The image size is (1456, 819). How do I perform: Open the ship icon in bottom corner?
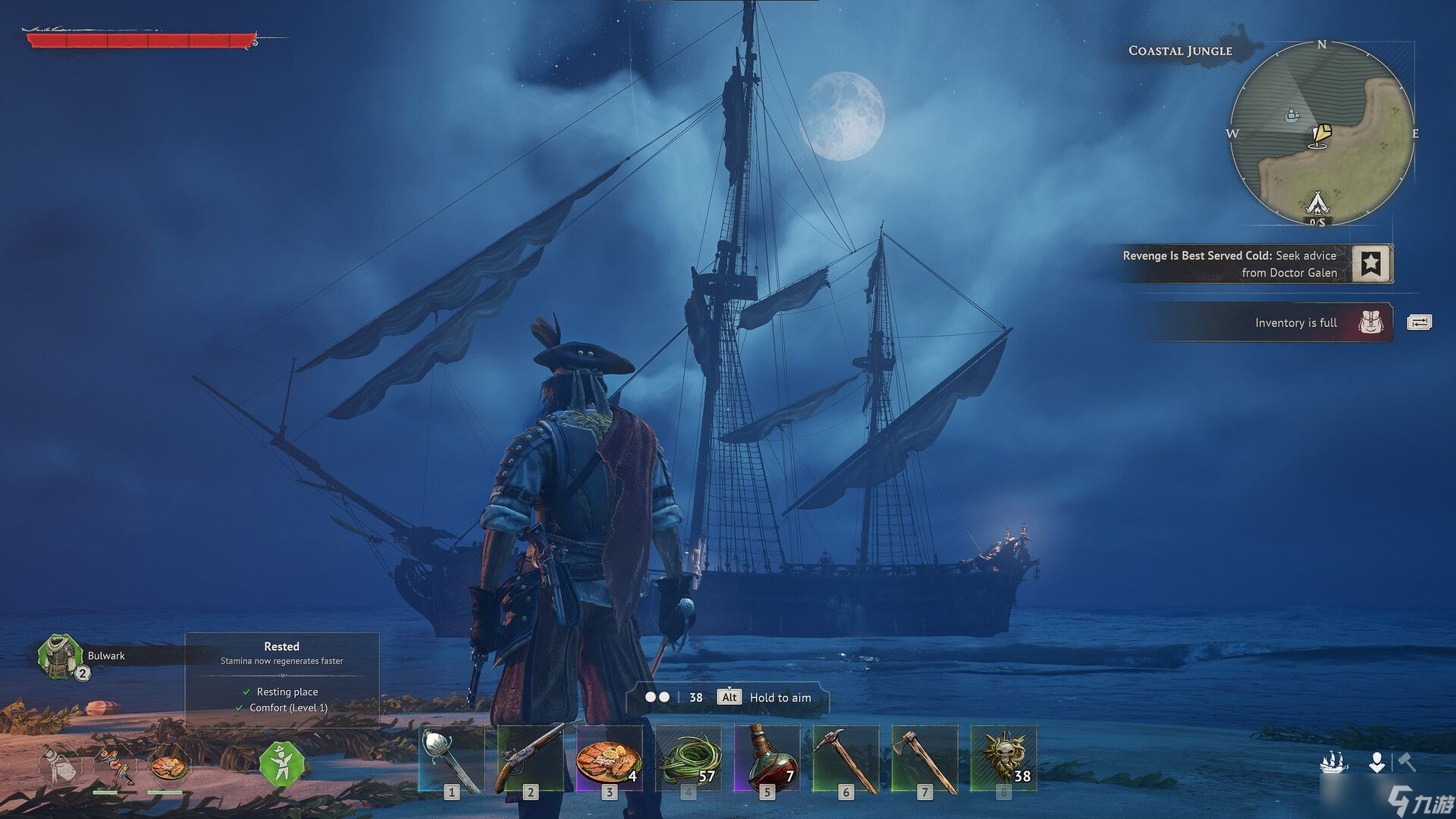1334,761
